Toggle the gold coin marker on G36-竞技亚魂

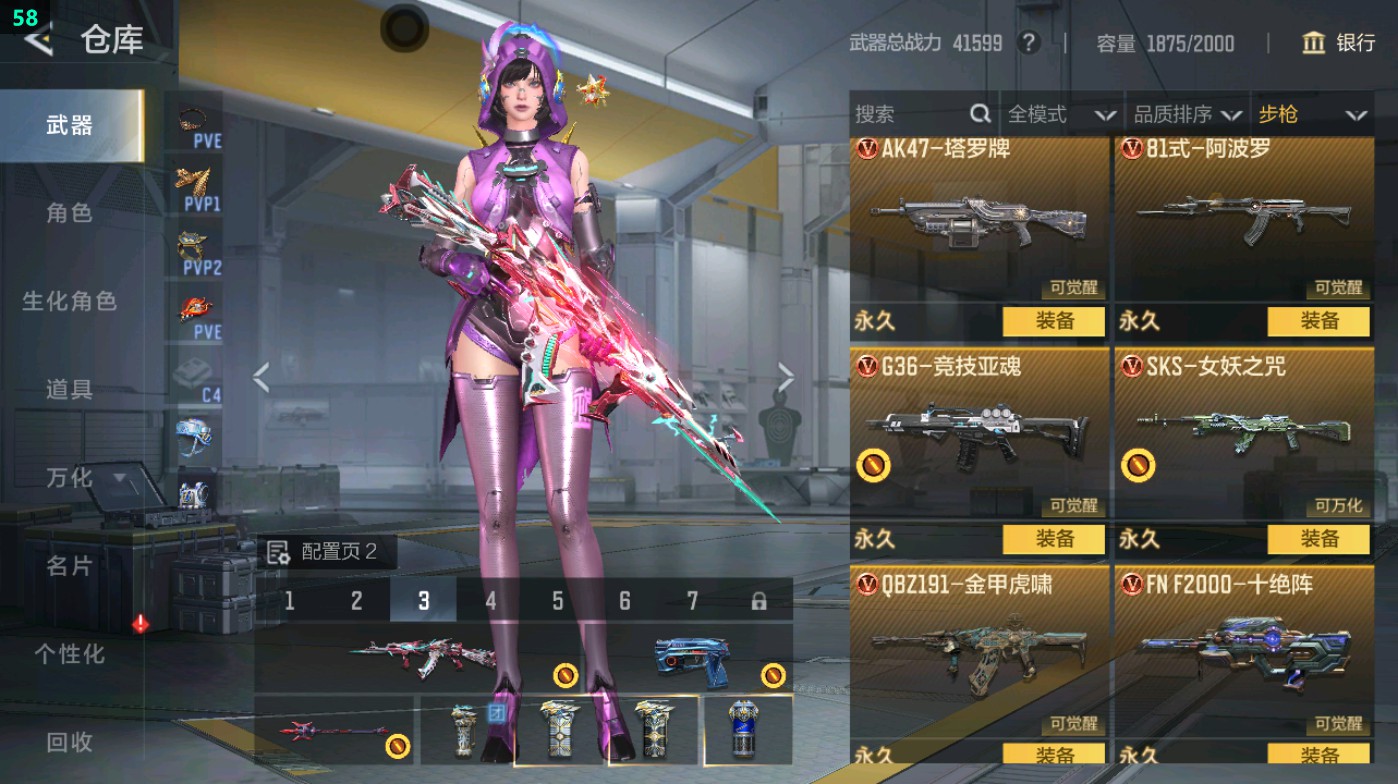(x=875, y=462)
